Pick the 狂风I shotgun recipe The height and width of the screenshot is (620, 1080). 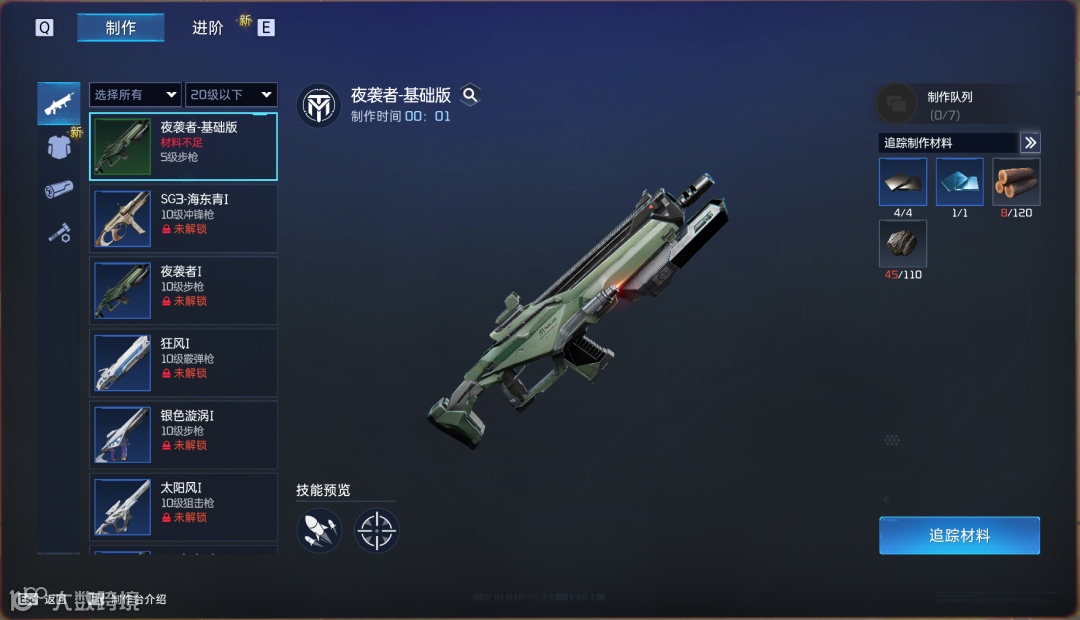point(183,362)
